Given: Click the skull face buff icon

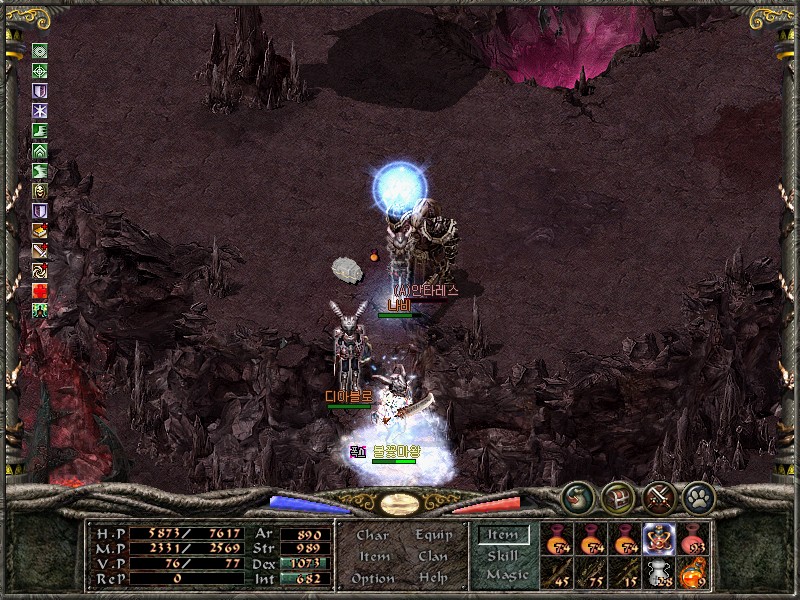Looking at the screenshot, I should coord(40,191).
